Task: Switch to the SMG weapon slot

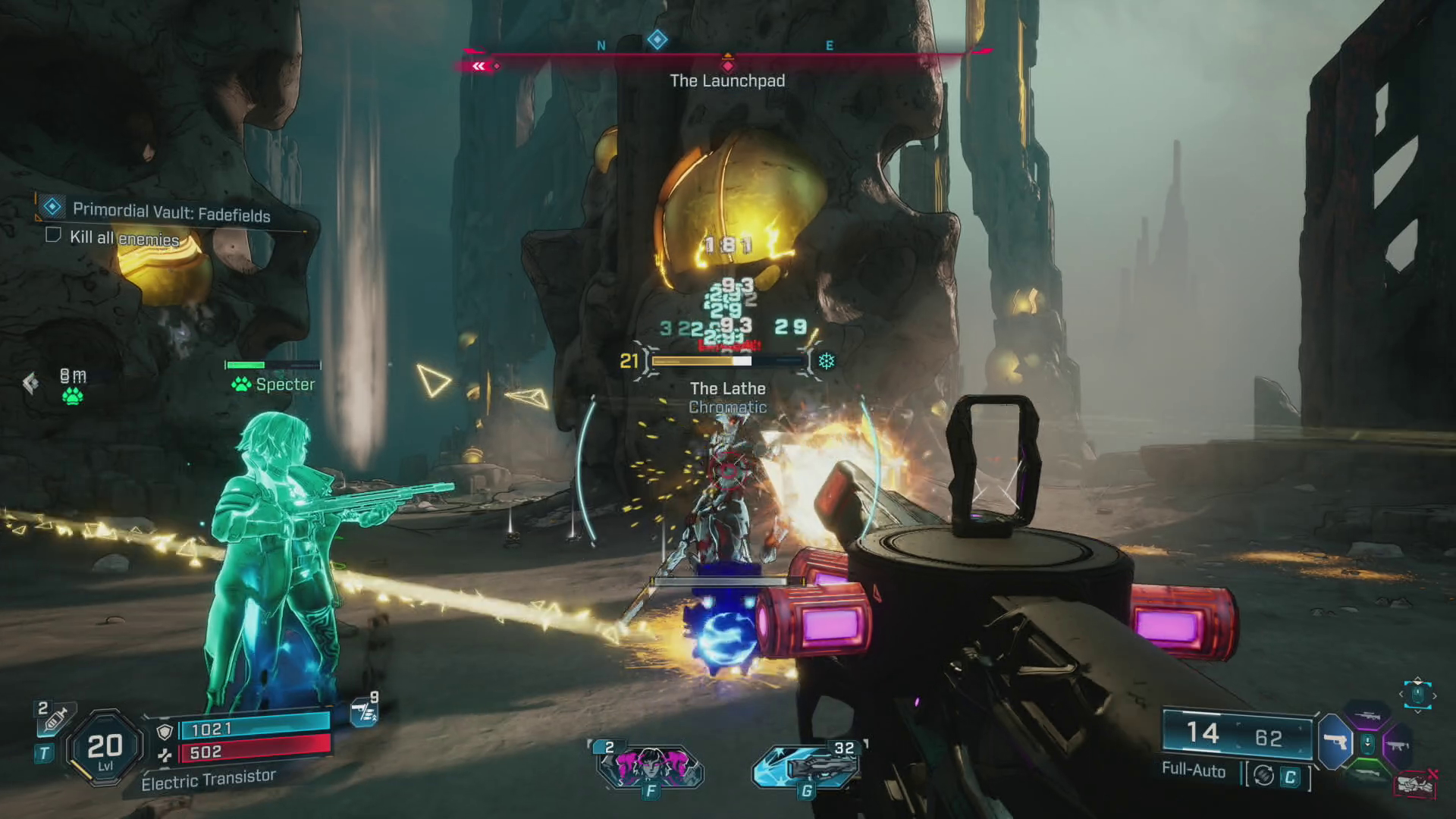Action: [x=1398, y=745]
